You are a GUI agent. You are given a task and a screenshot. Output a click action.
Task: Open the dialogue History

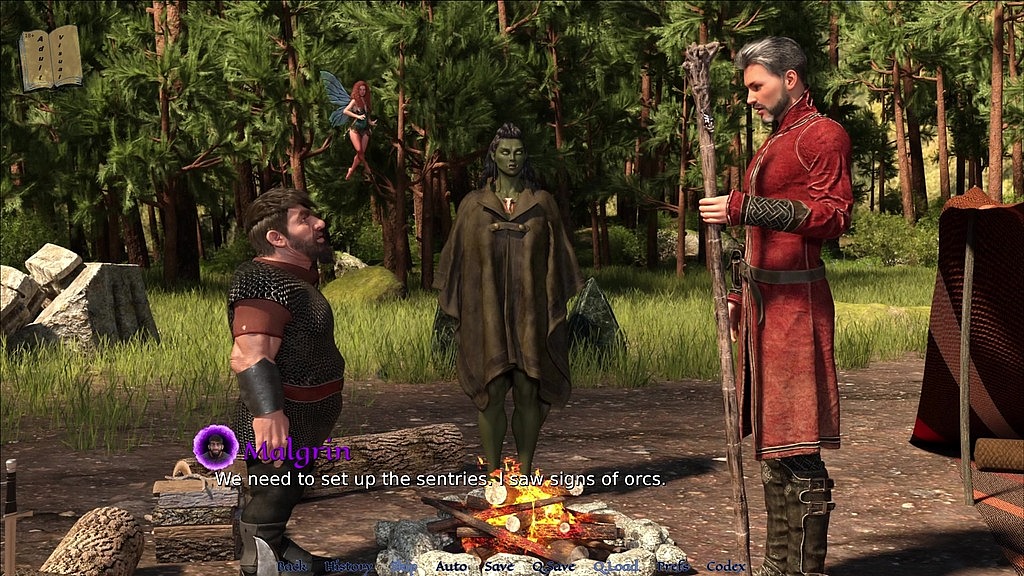349,566
